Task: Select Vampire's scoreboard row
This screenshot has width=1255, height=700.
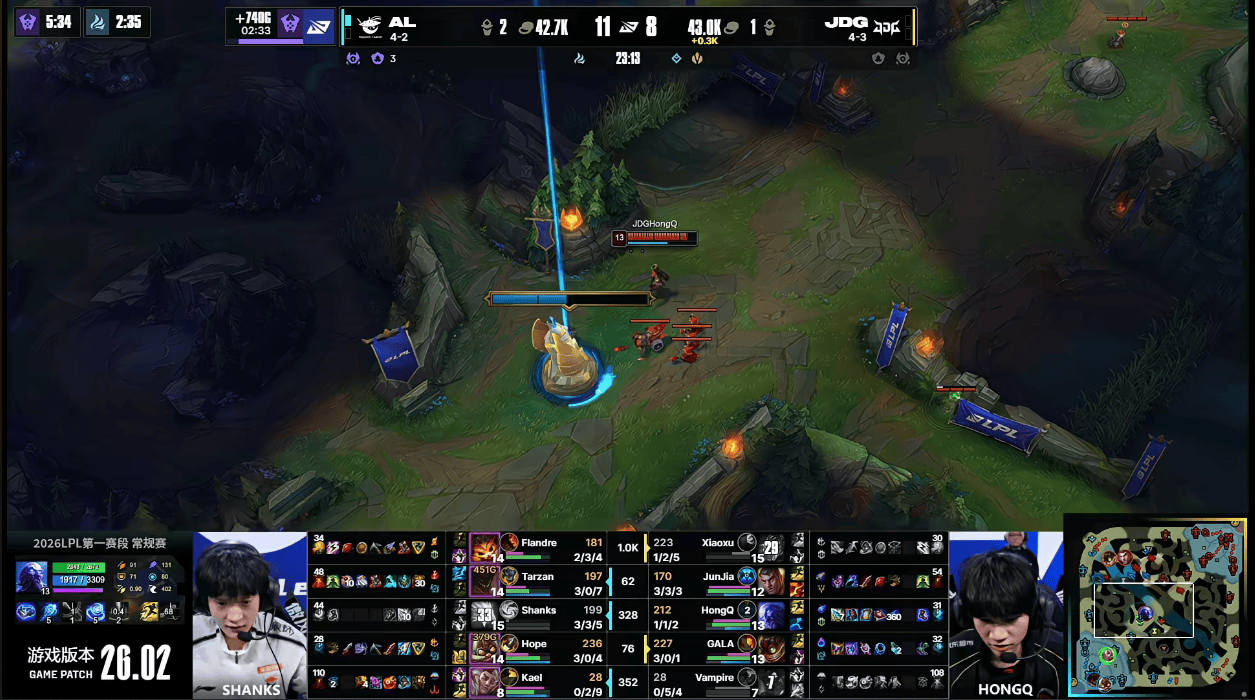Action: (722, 682)
